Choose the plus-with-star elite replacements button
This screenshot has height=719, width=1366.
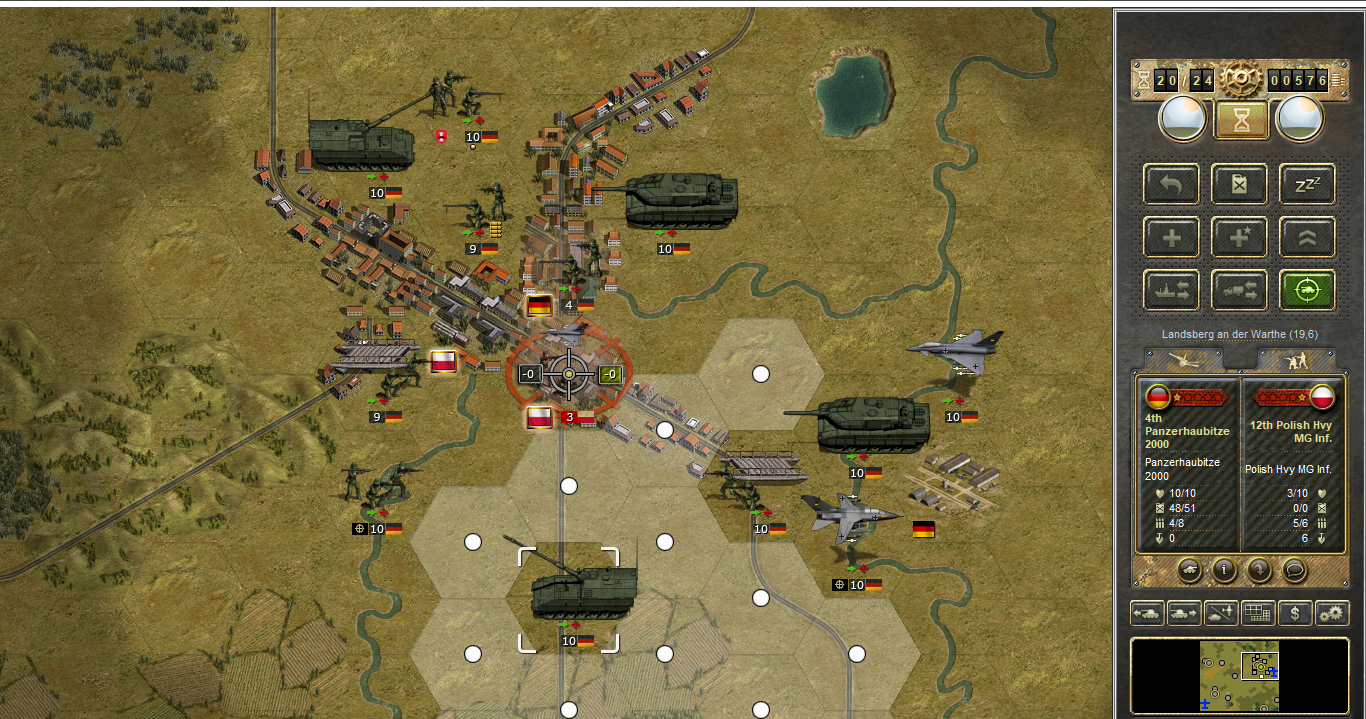(1240, 237)
